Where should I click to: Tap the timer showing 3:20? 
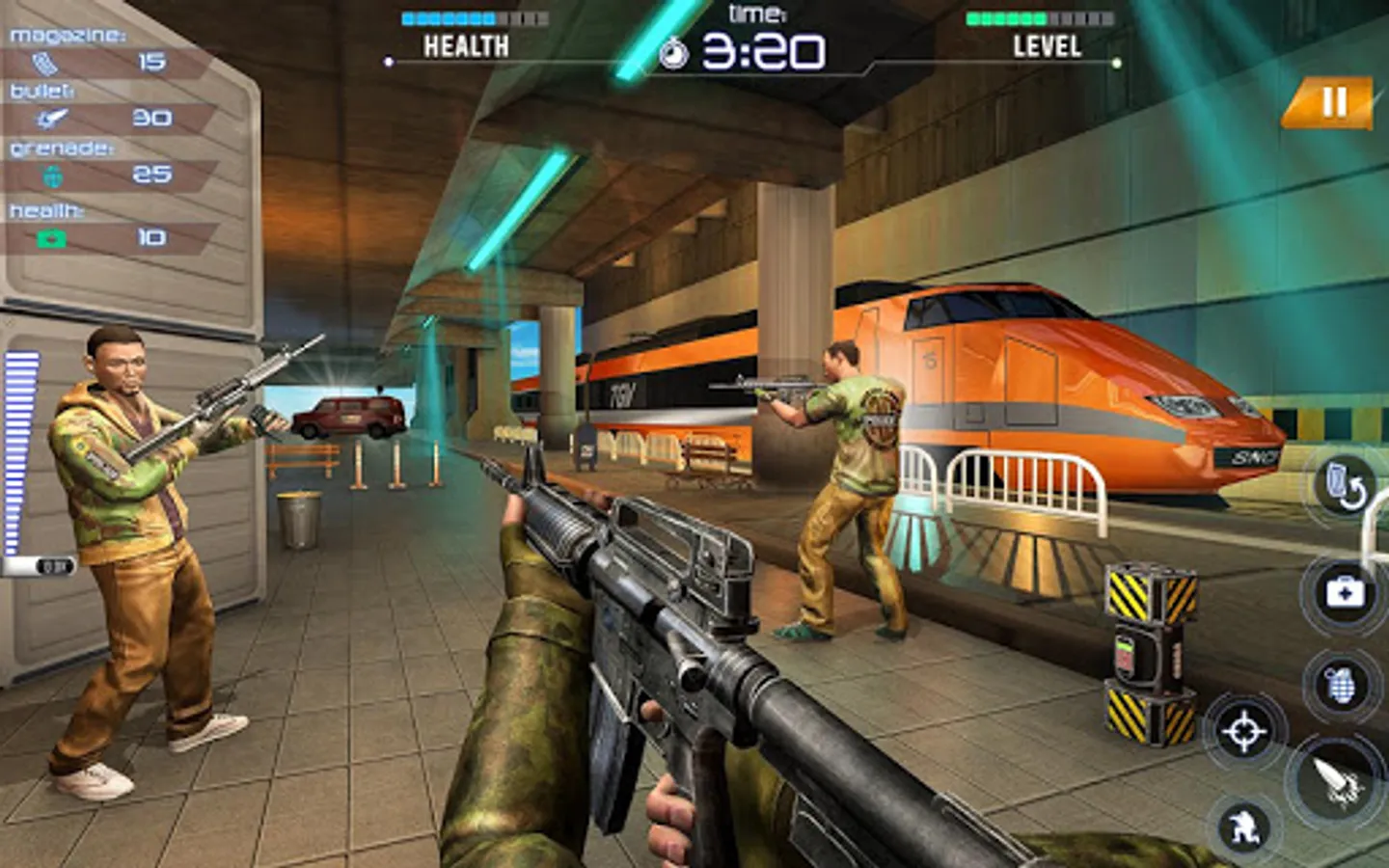pyautogui.click(x=762, y=50)
